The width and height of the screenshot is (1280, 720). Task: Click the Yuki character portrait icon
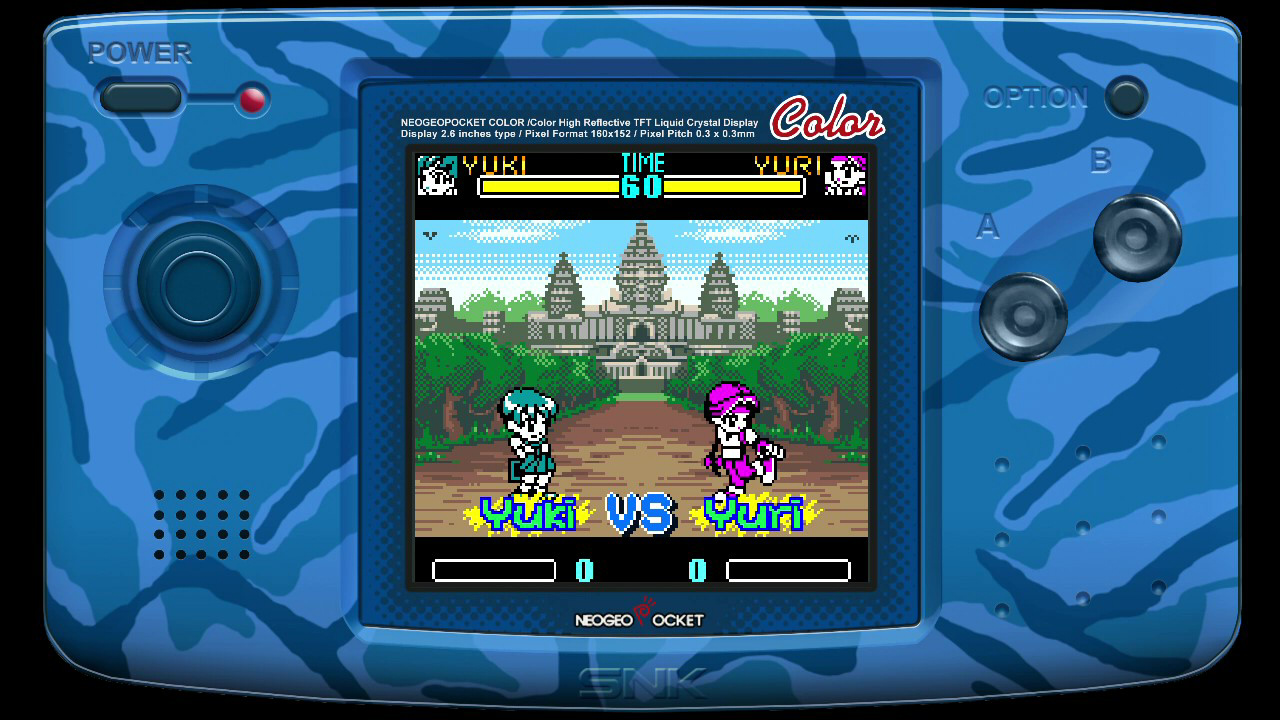[436, 176]
